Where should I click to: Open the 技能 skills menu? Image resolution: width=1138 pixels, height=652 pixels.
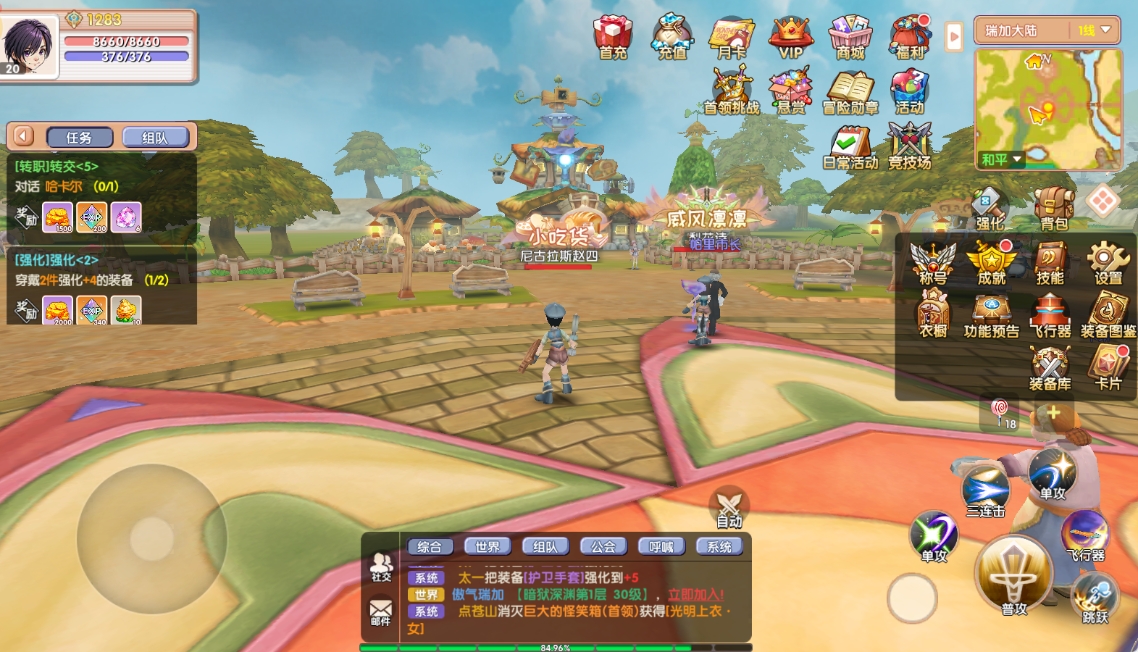click(1050, 263)
